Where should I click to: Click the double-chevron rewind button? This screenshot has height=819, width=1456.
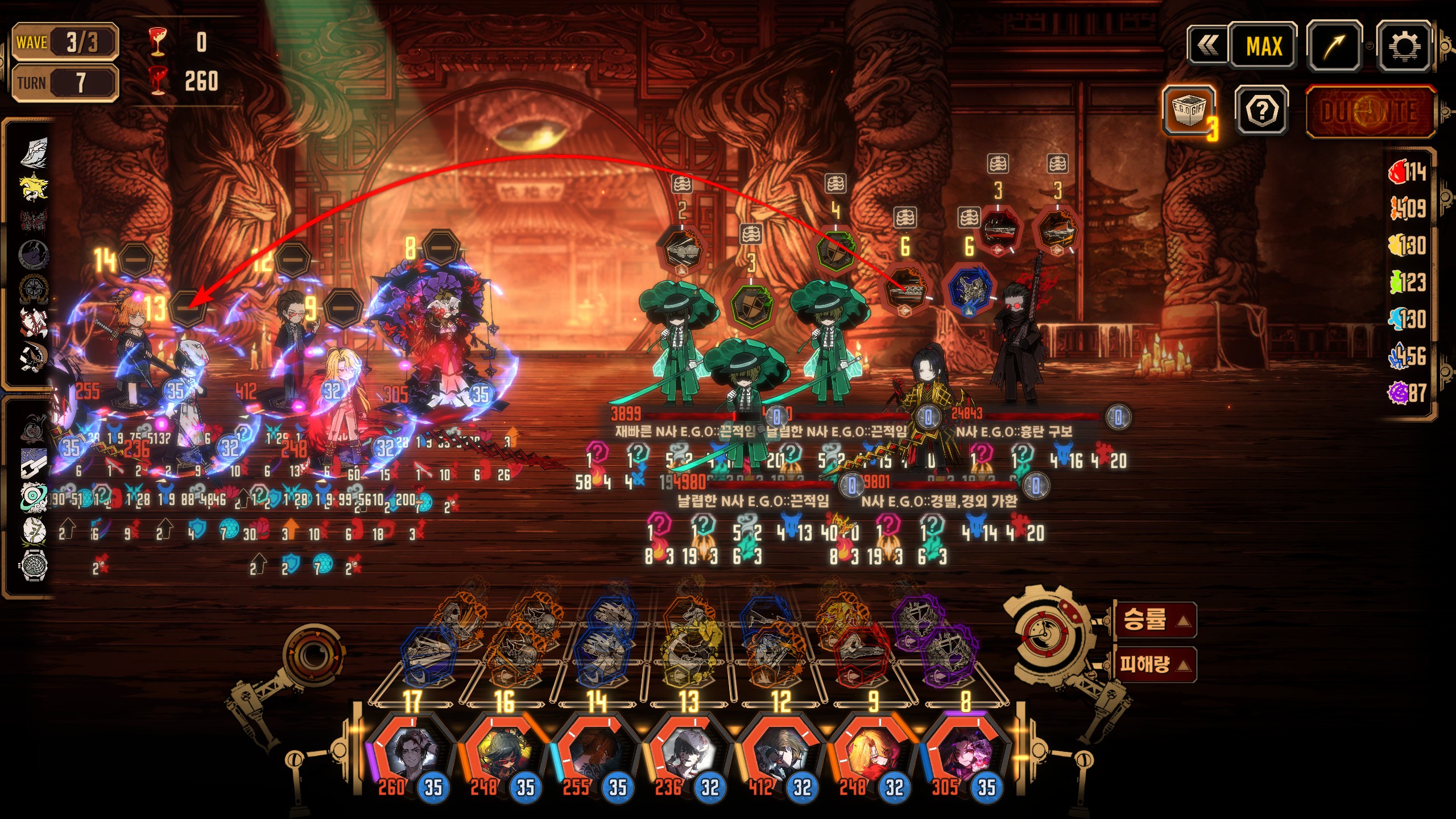click(1208, 45)
